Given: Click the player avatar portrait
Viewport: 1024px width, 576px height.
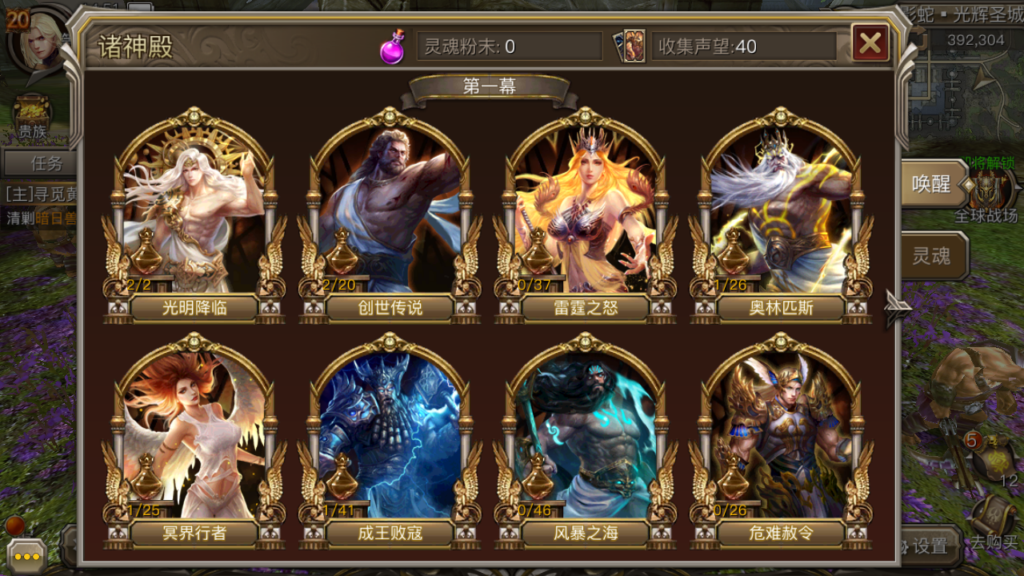Looking at the screenshot, I should tap(42, 40).
